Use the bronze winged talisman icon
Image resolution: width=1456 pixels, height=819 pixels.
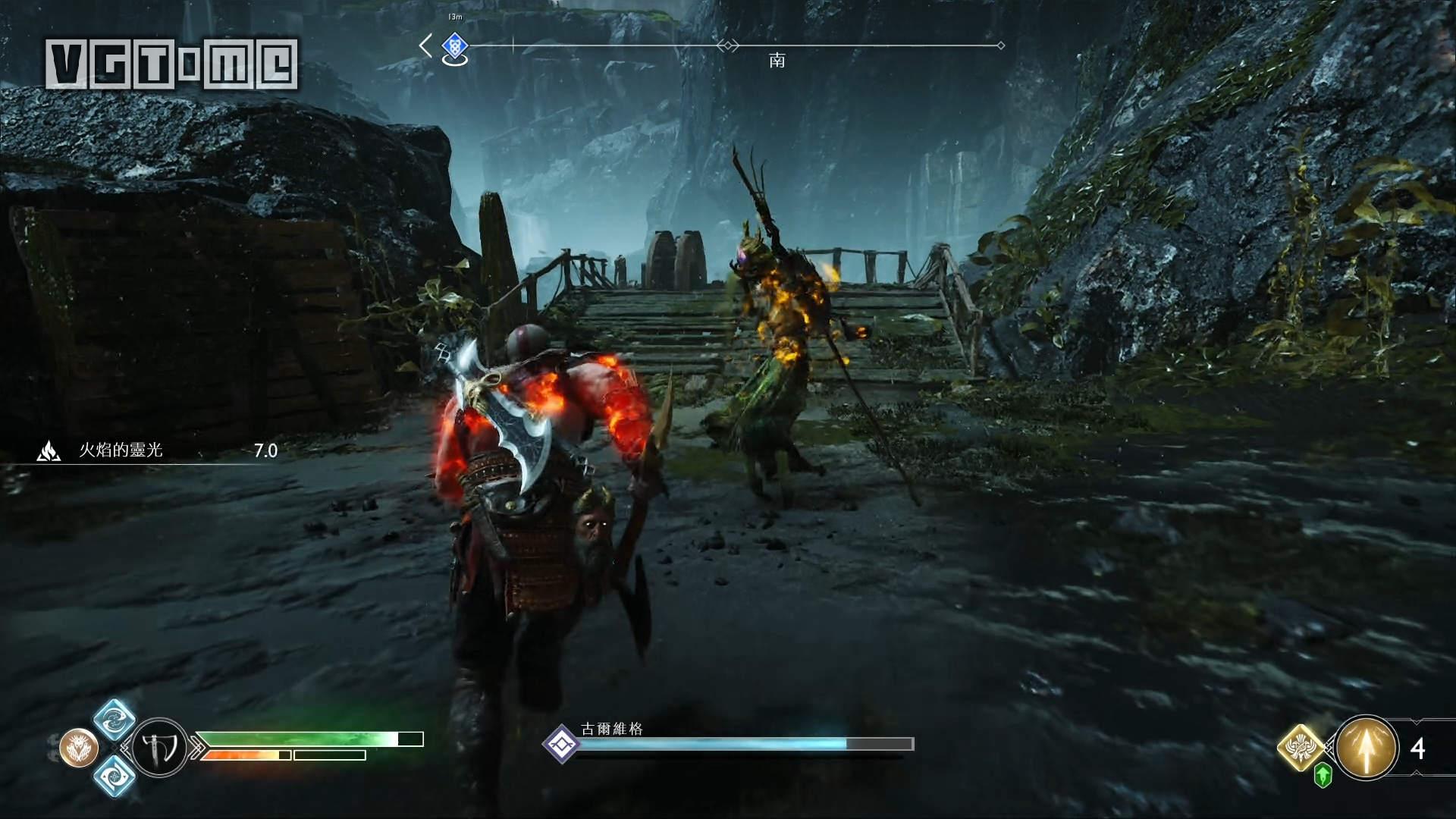point(79,748)
